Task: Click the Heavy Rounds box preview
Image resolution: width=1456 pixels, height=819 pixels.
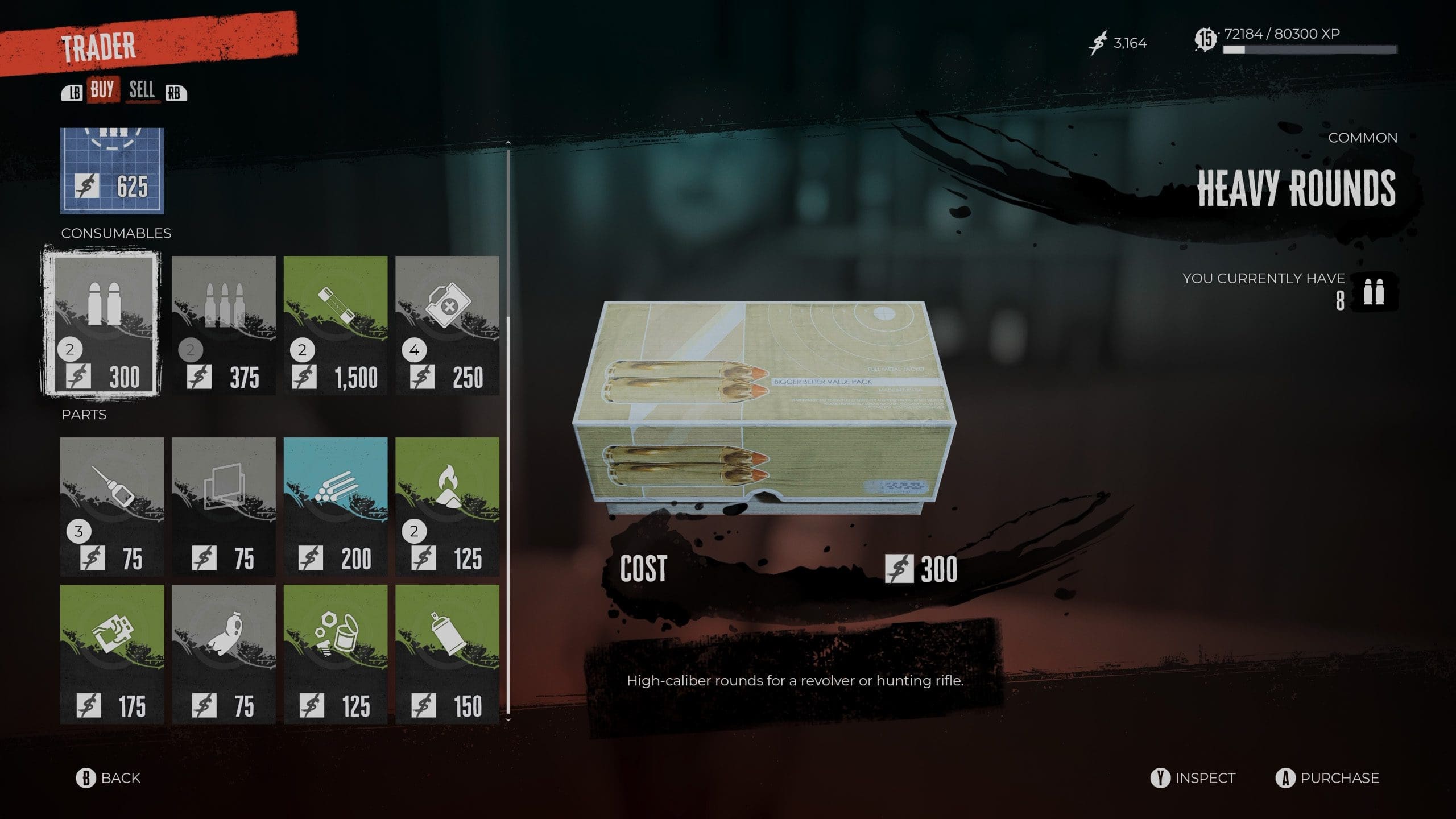Action: coord(764,408)
